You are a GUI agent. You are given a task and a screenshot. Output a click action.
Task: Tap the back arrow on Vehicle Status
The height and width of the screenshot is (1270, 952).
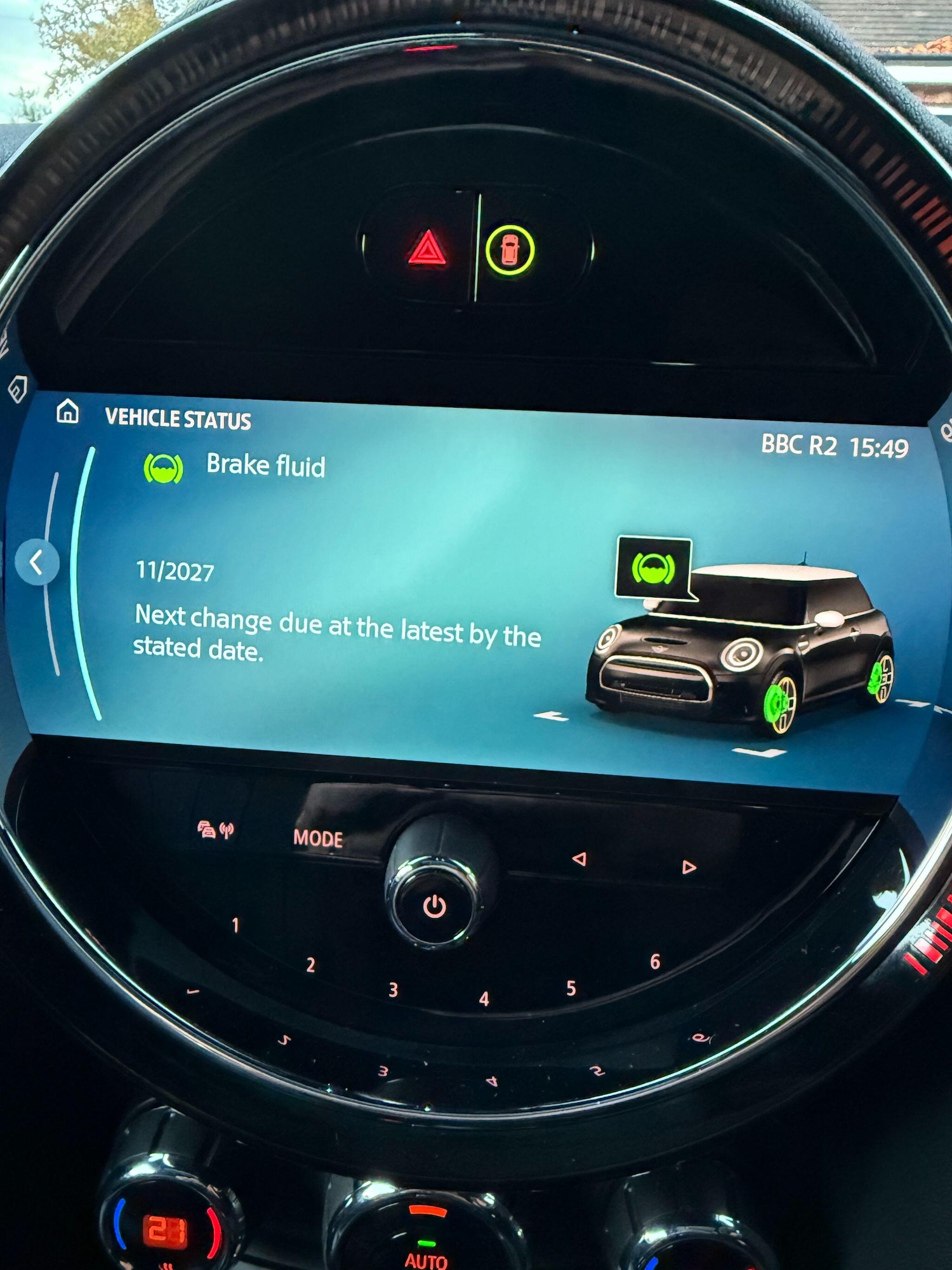(x=37, y=562)
